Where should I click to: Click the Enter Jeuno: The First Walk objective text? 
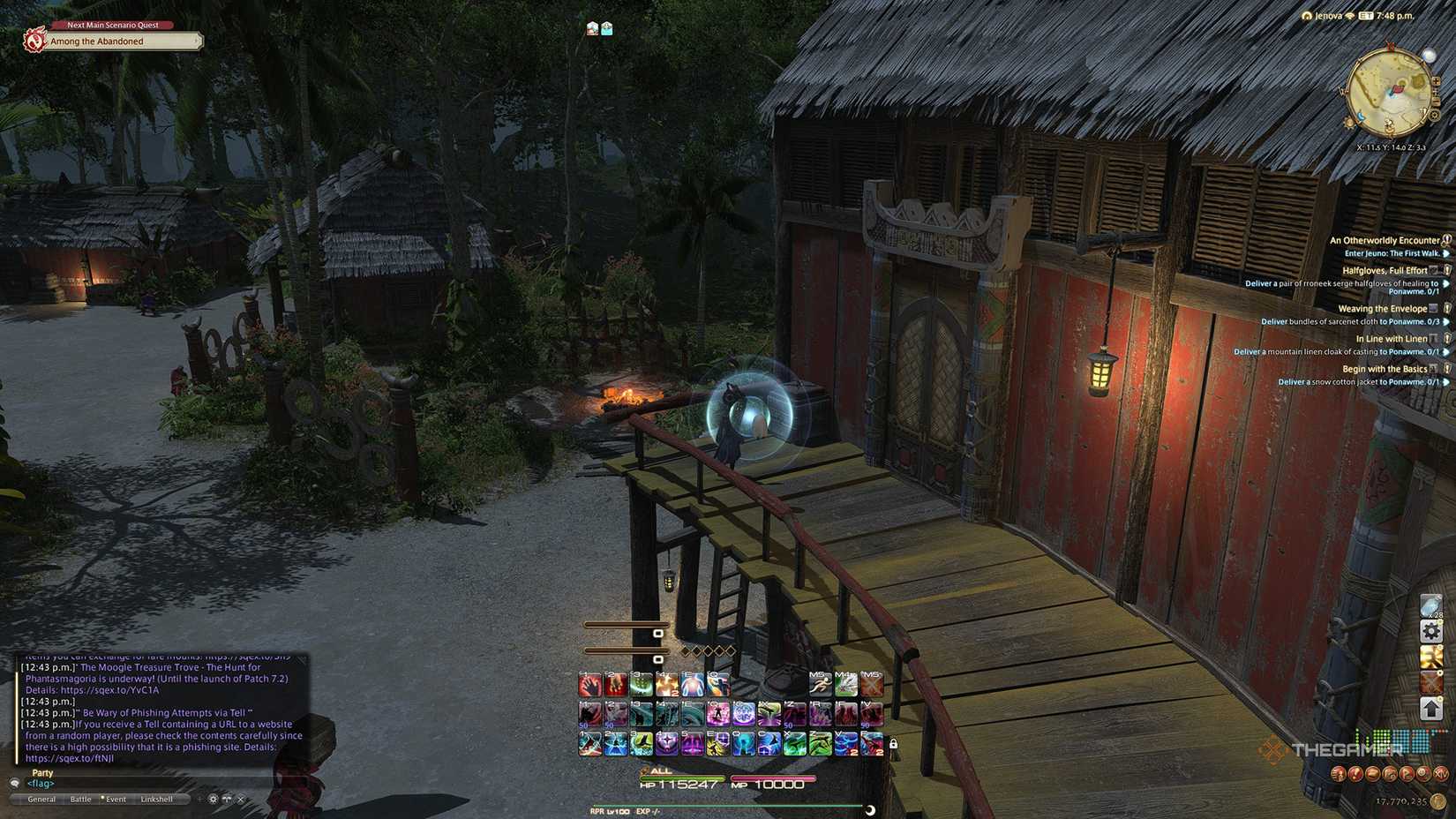(1392, 253)
